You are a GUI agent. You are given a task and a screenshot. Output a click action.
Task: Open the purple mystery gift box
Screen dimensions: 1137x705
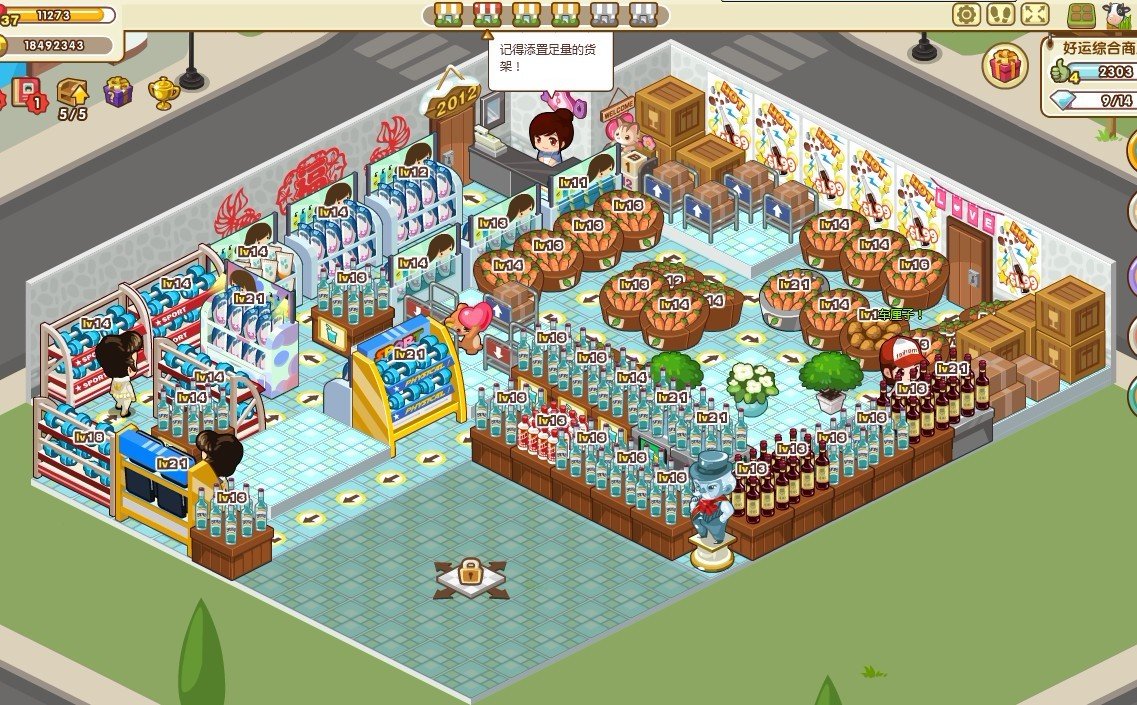[118, 91]
